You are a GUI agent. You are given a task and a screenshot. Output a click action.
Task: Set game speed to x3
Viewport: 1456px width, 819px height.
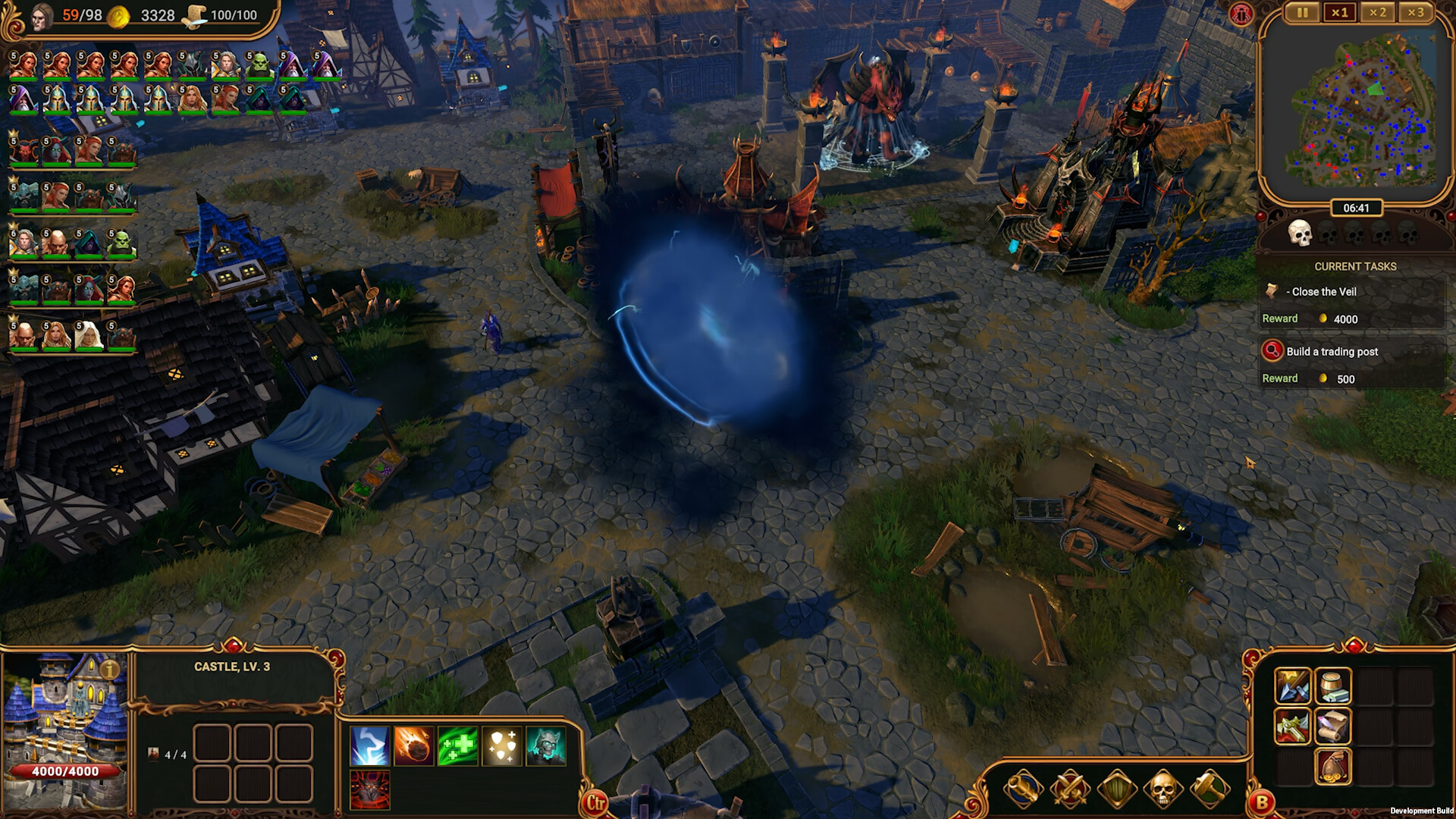click(x=1416, y=12)
